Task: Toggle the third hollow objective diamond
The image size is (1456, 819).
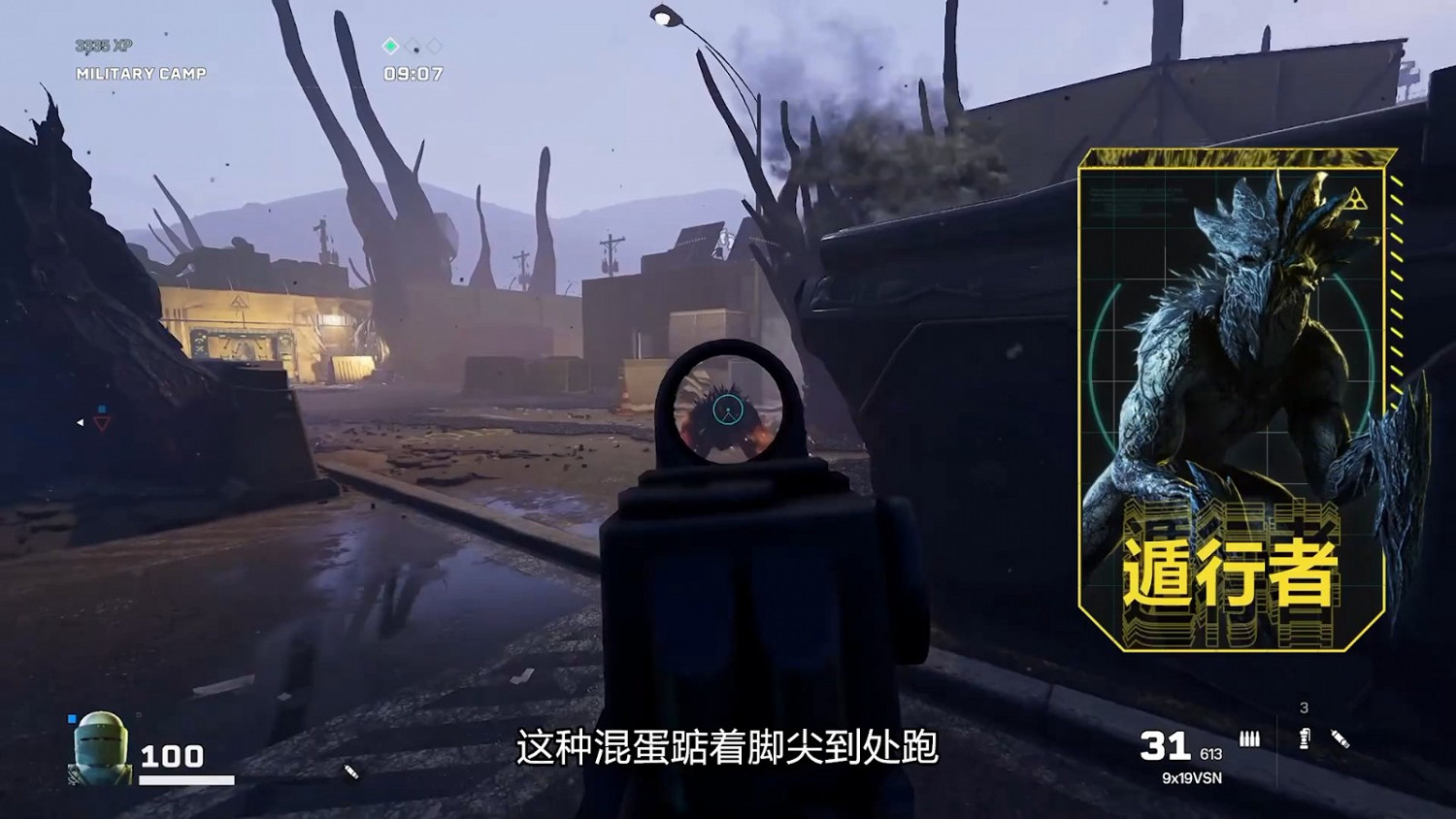Action: (x=433, y=44)
